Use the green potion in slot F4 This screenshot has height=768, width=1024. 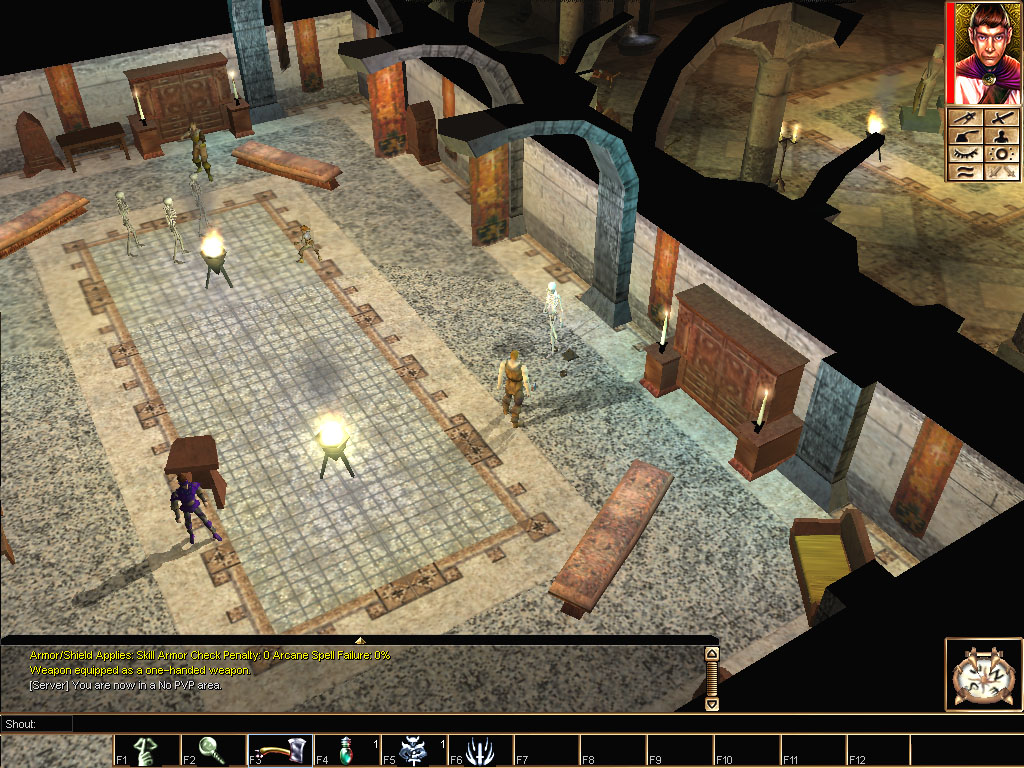pyautogui.click(x=347, y=751)
